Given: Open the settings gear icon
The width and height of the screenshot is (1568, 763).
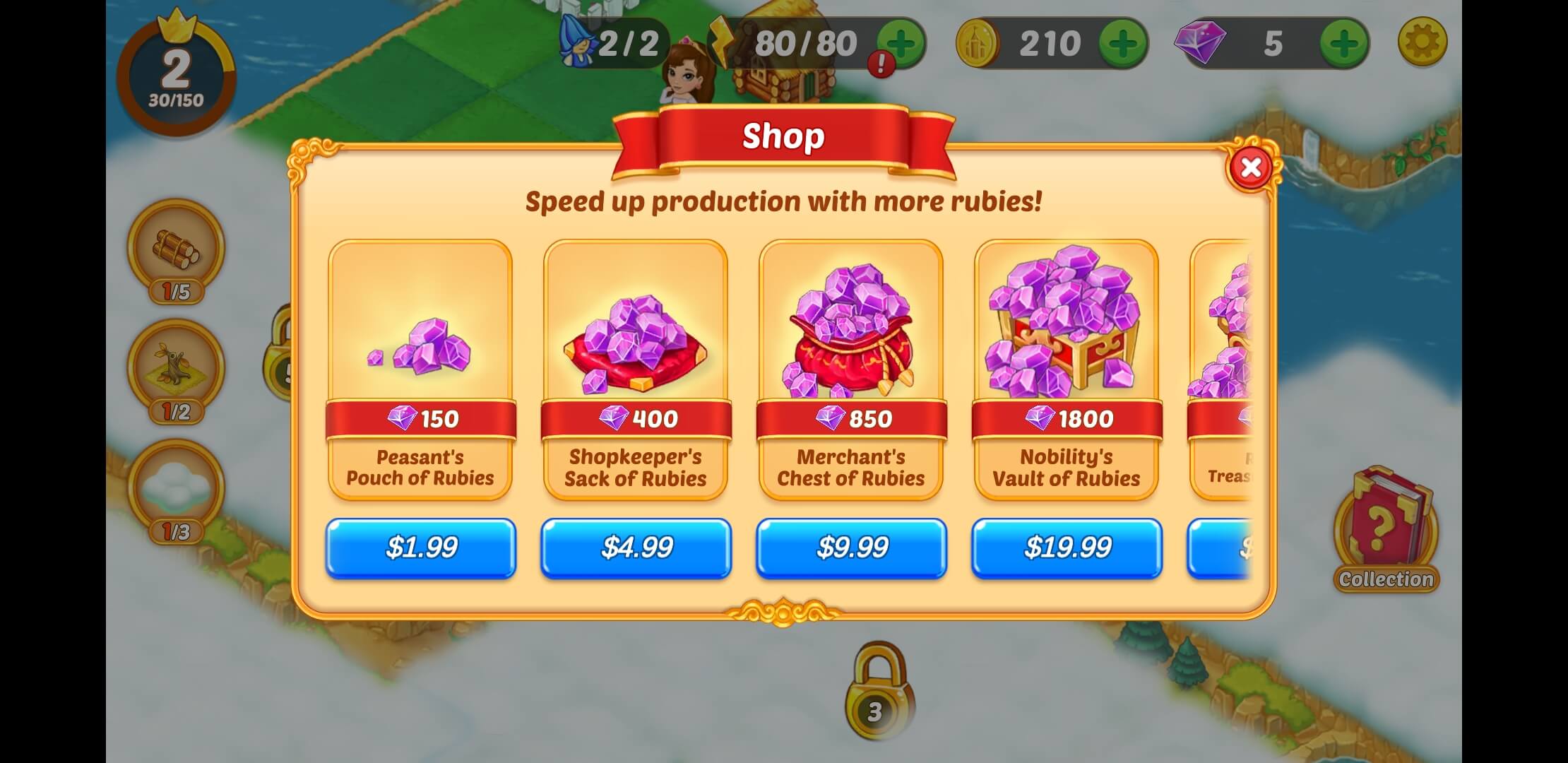Looking at the screenshot, I should pos(1423,40).
